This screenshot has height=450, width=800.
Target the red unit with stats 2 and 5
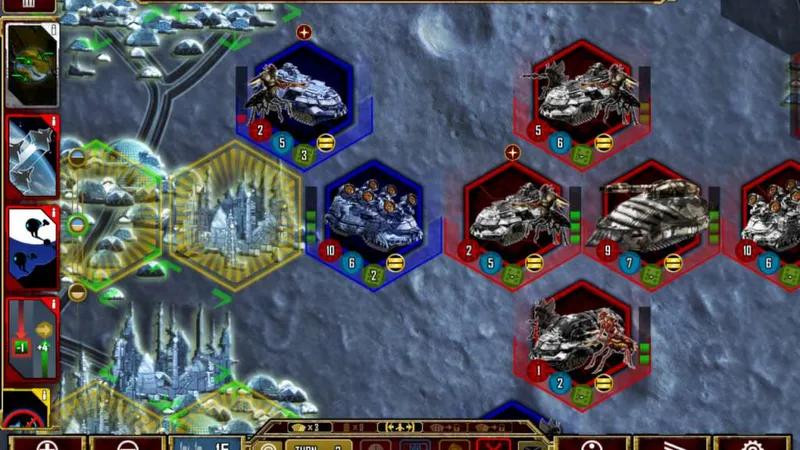coord(512,222)
